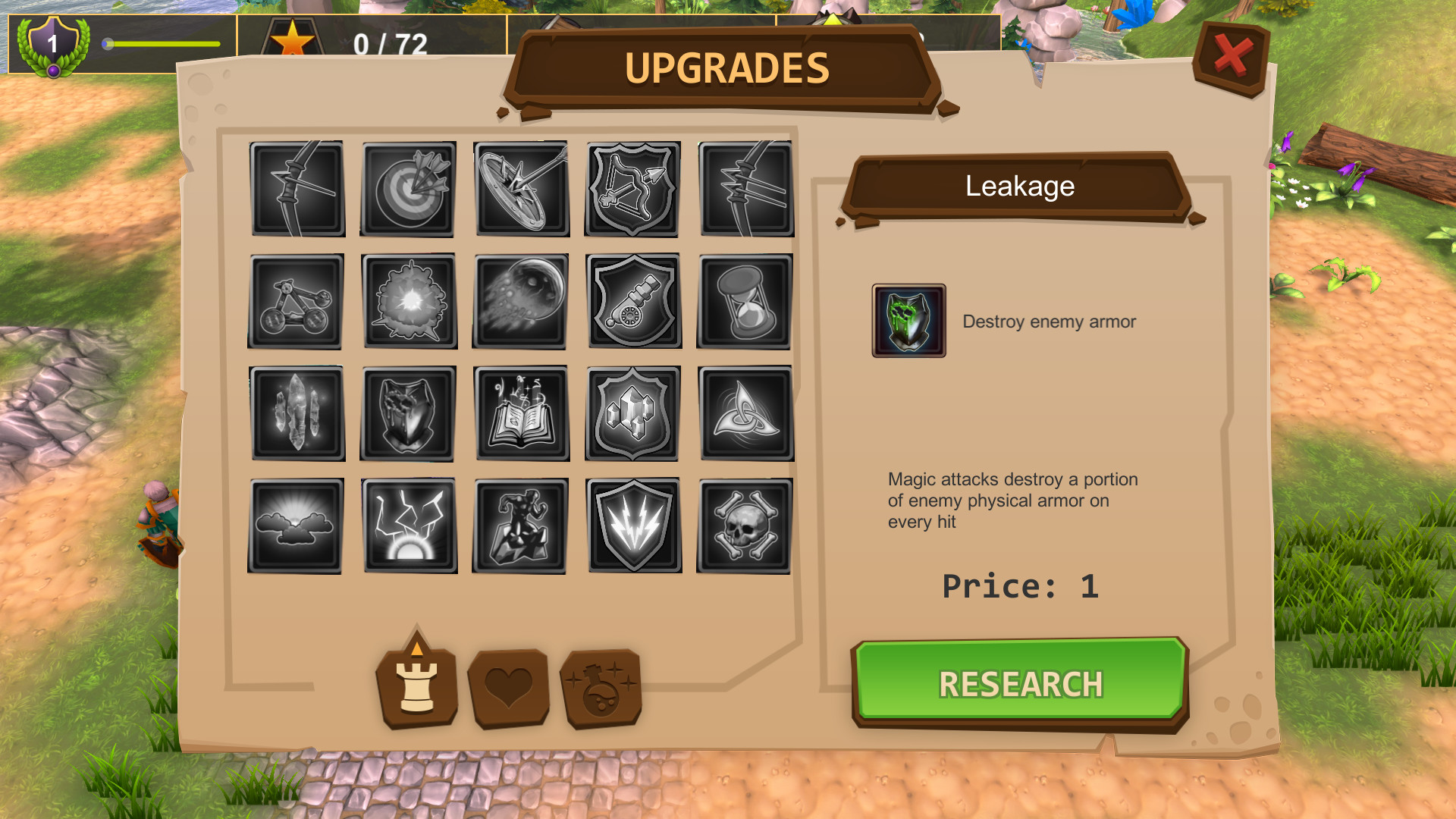Select the skull and crossbones upgrade

point(745,526)
